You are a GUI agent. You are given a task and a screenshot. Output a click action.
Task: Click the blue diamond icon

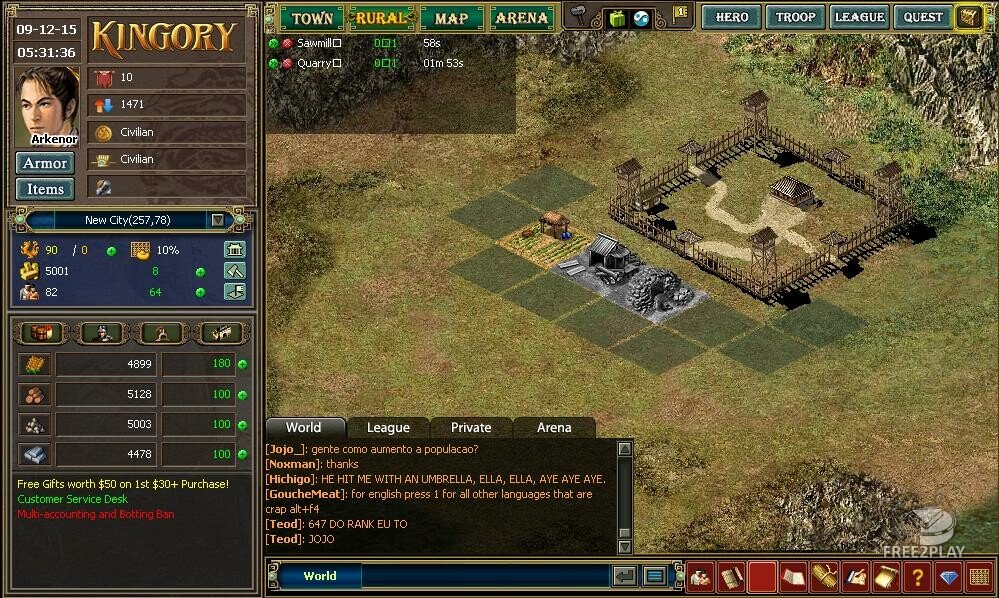pos(948,577)
